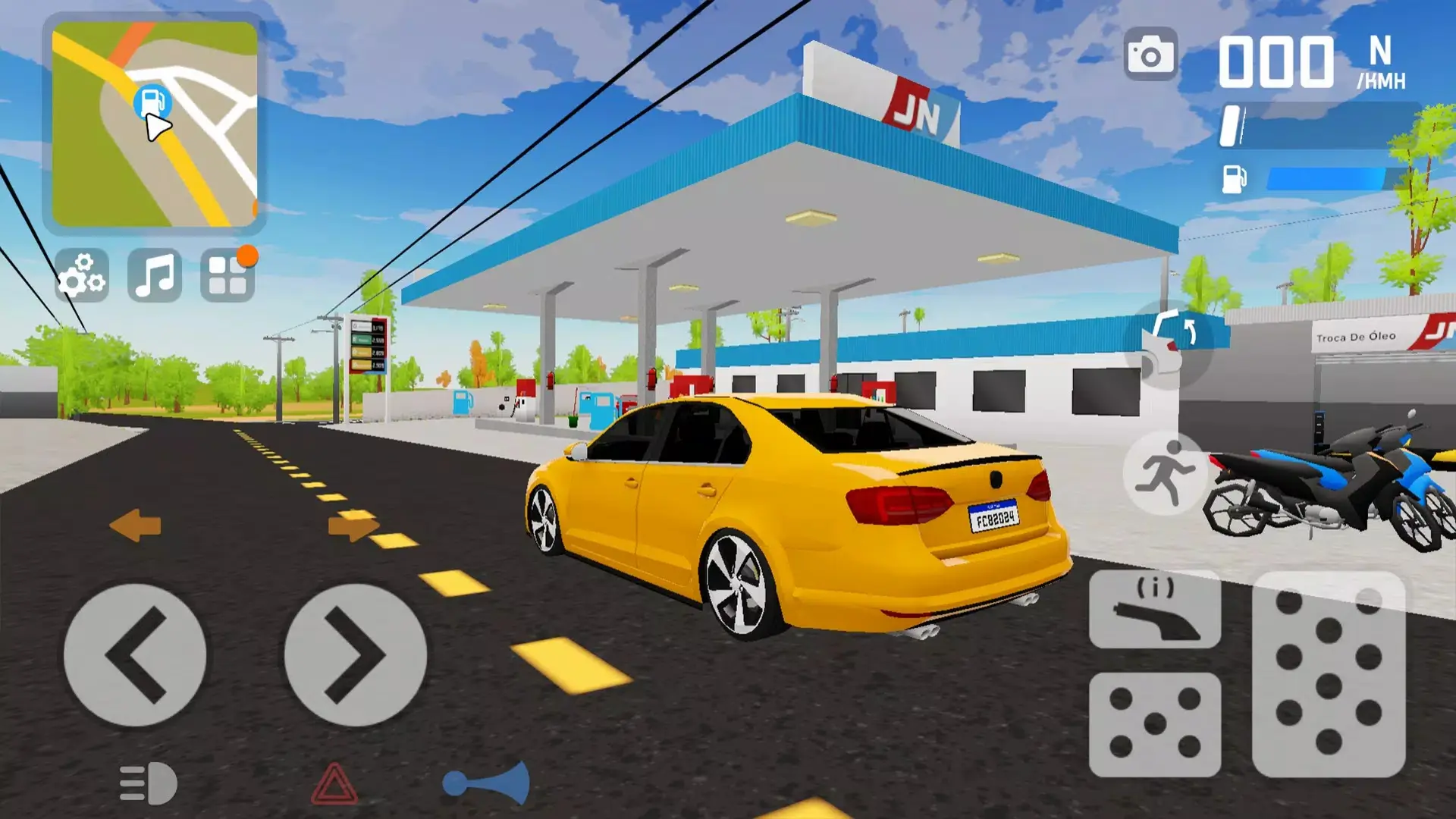Toggle the headlights icon
This screenshot has width=1456, height=819.
pos(149,783)
